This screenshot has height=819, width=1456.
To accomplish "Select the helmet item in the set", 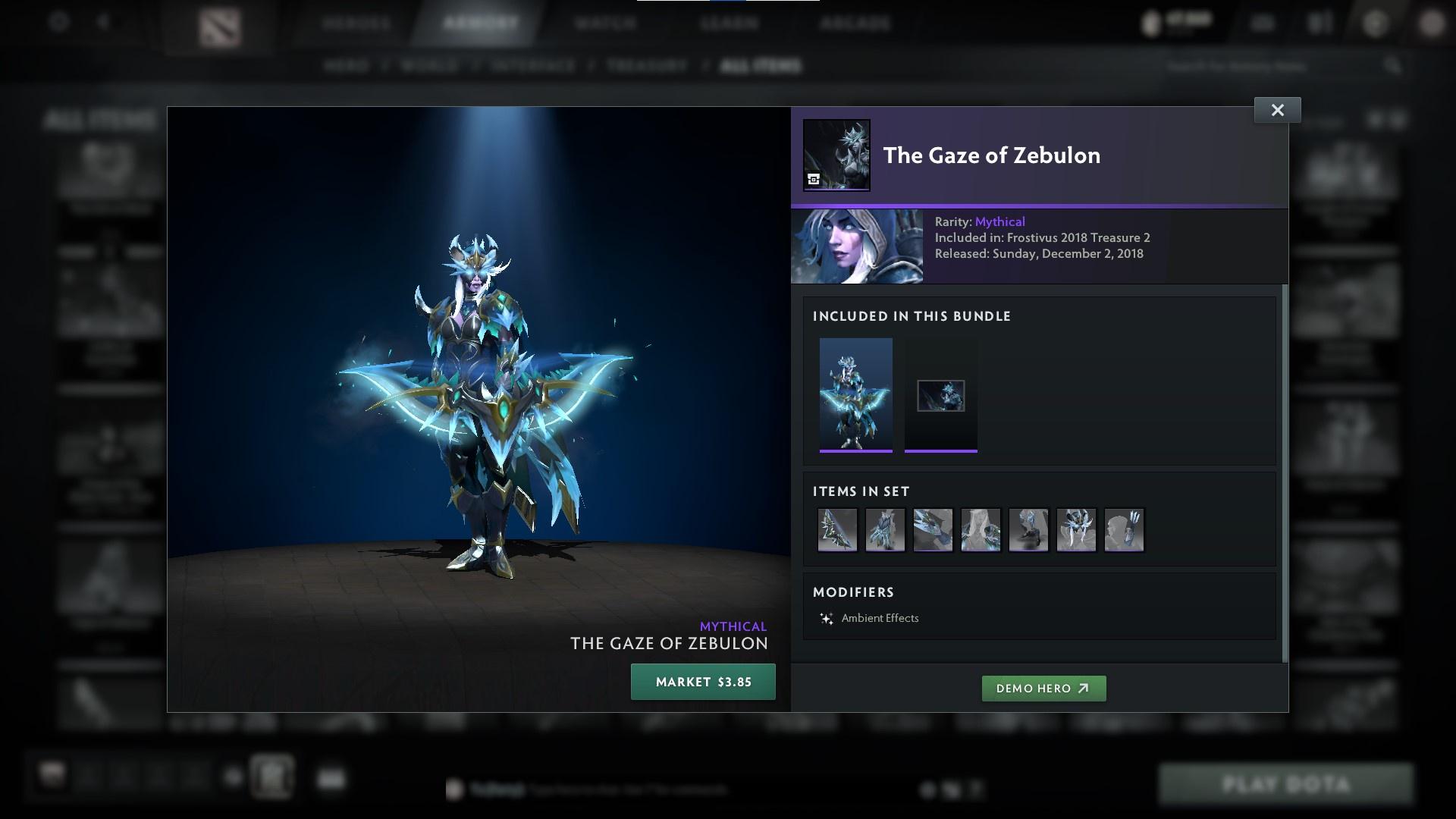I will 1077,530.
